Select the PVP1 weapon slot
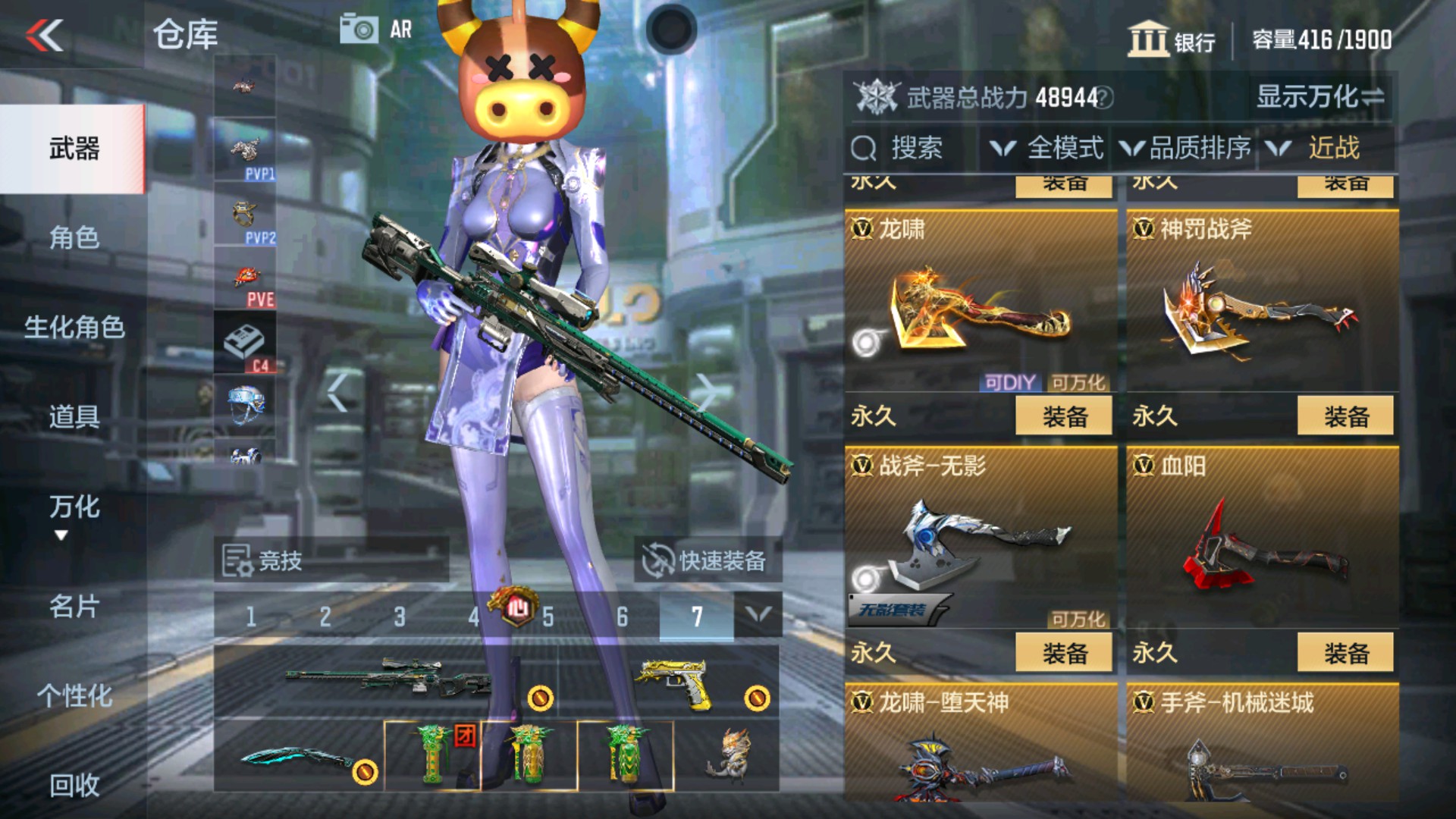 243,148
